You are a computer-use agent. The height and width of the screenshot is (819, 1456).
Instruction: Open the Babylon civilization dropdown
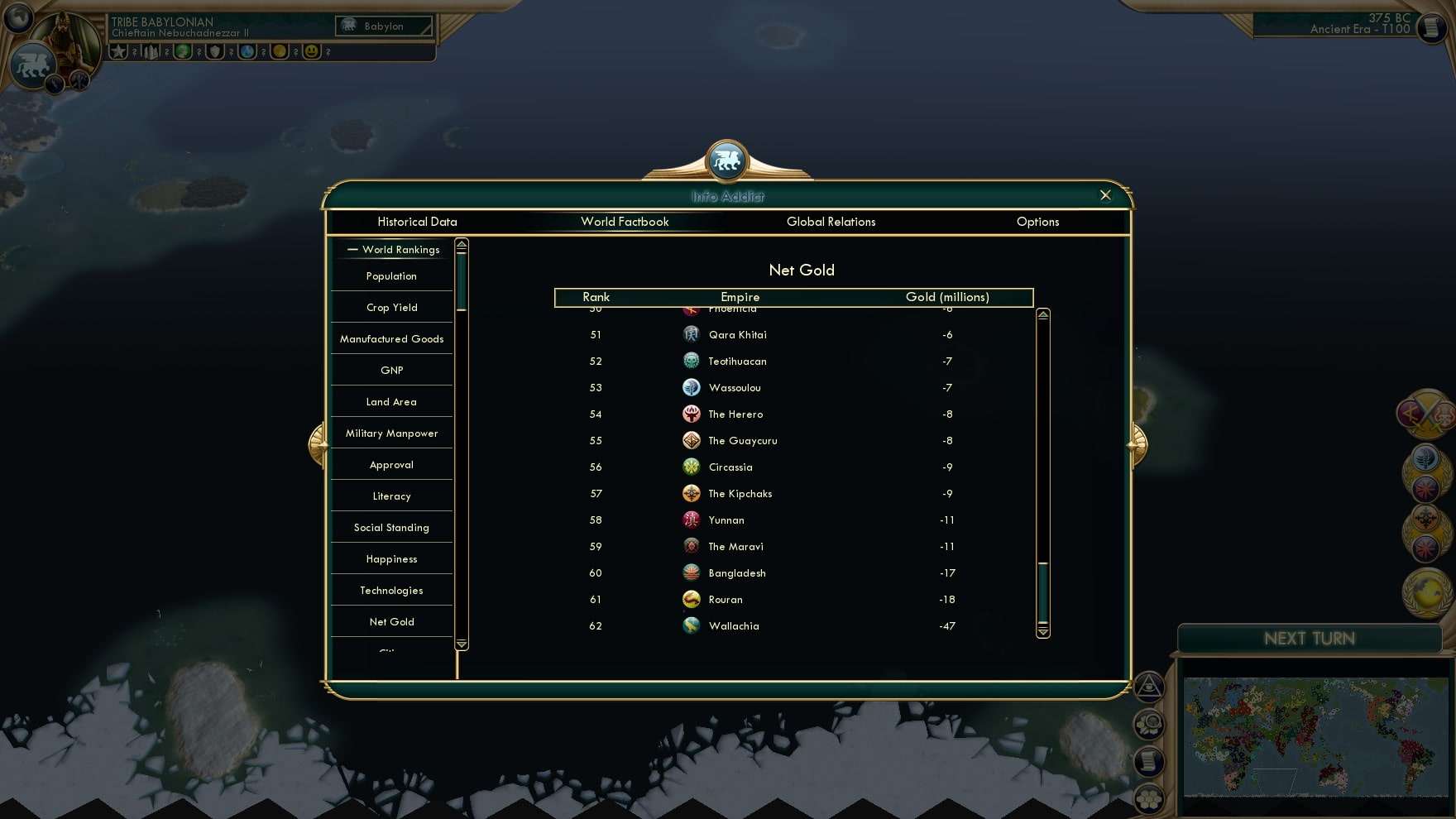(384, 26)
